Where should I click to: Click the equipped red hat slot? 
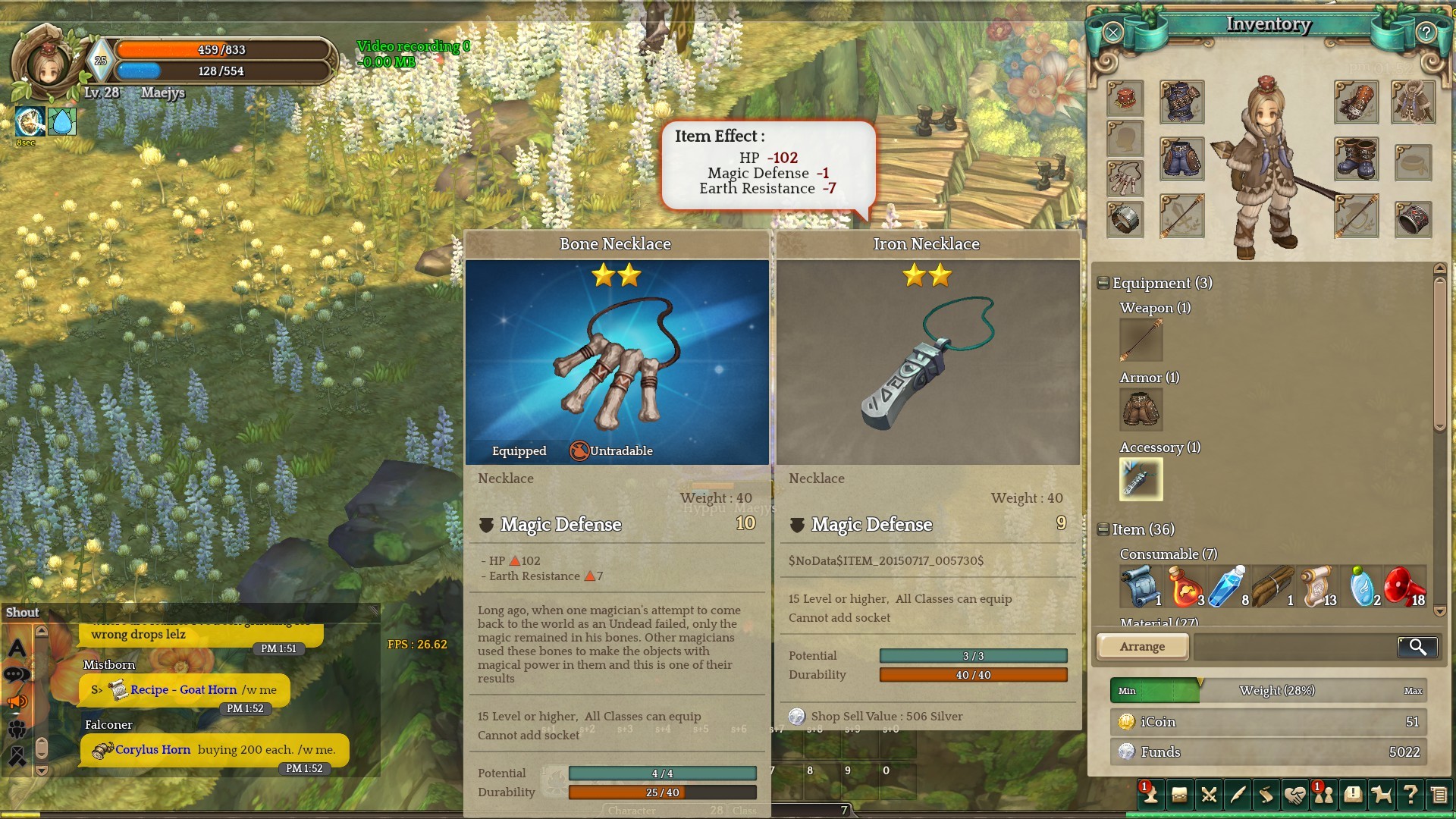pos(1125,101)
